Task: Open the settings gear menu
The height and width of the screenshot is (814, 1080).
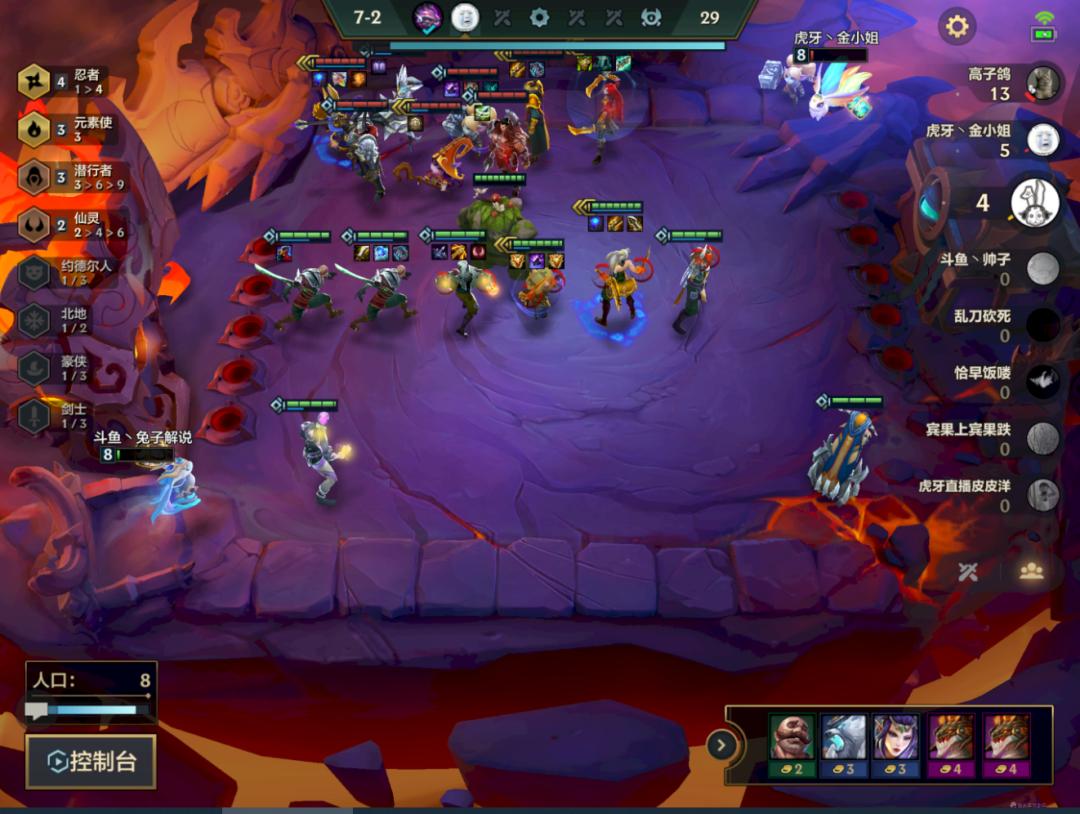Action: (957, 26)
